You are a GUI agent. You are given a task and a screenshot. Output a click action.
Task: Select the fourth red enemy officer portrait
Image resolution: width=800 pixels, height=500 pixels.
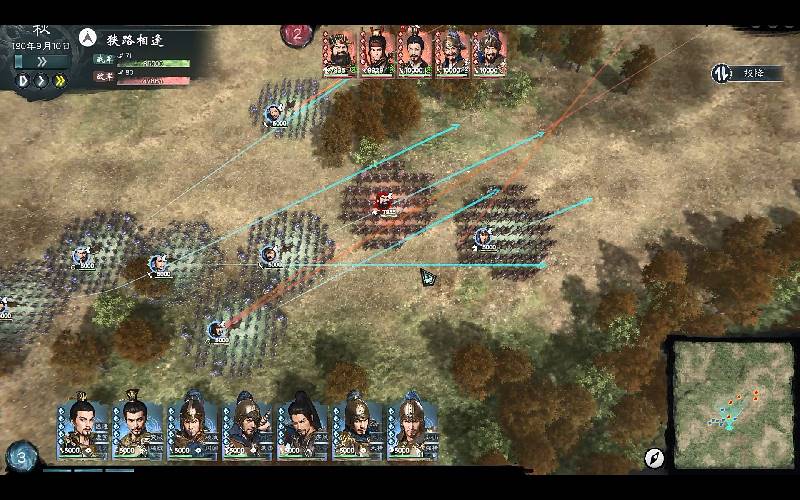[451, 51]
